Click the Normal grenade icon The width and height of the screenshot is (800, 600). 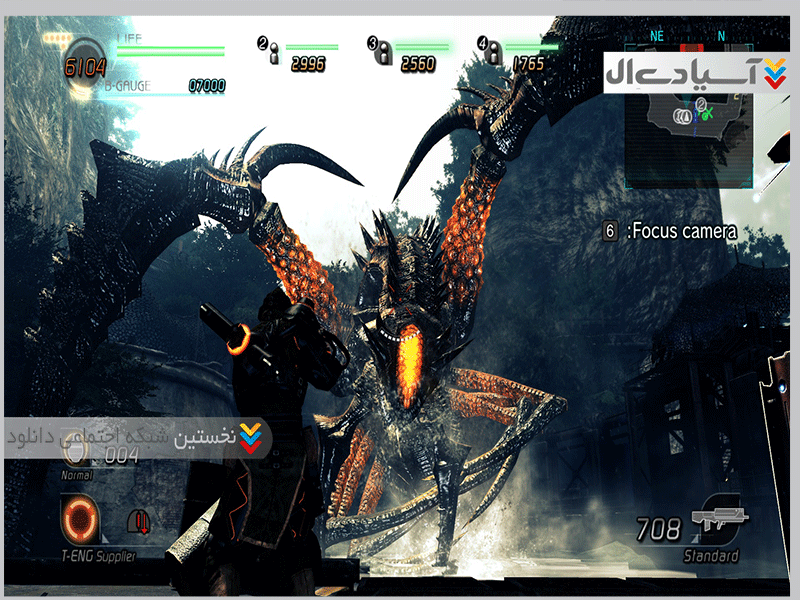click(76, 455)
